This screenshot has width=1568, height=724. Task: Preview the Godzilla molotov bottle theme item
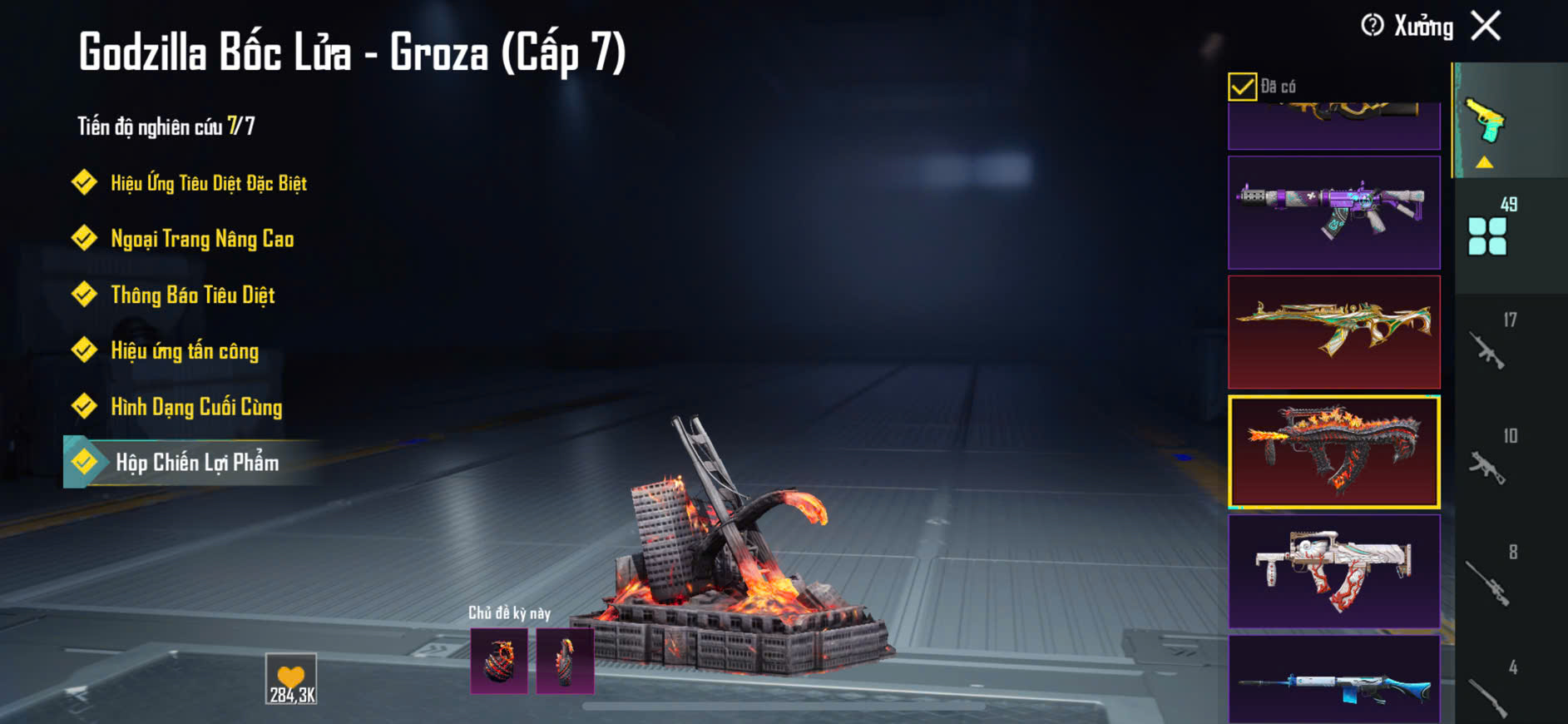pos(565,661)
